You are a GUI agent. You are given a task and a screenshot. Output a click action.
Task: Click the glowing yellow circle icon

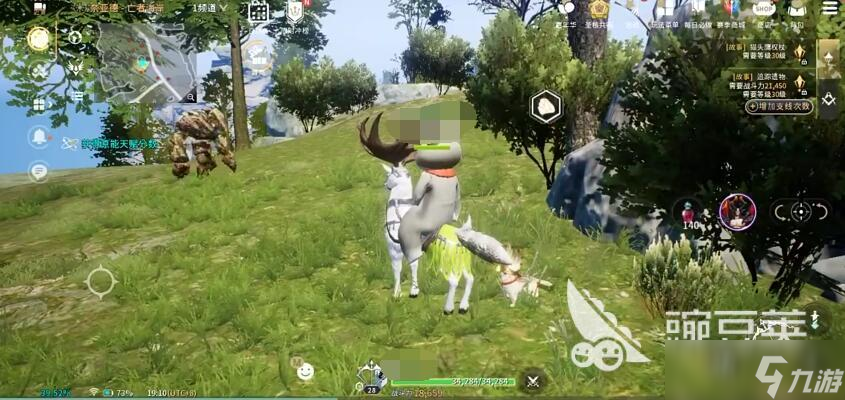coord(39,39)
